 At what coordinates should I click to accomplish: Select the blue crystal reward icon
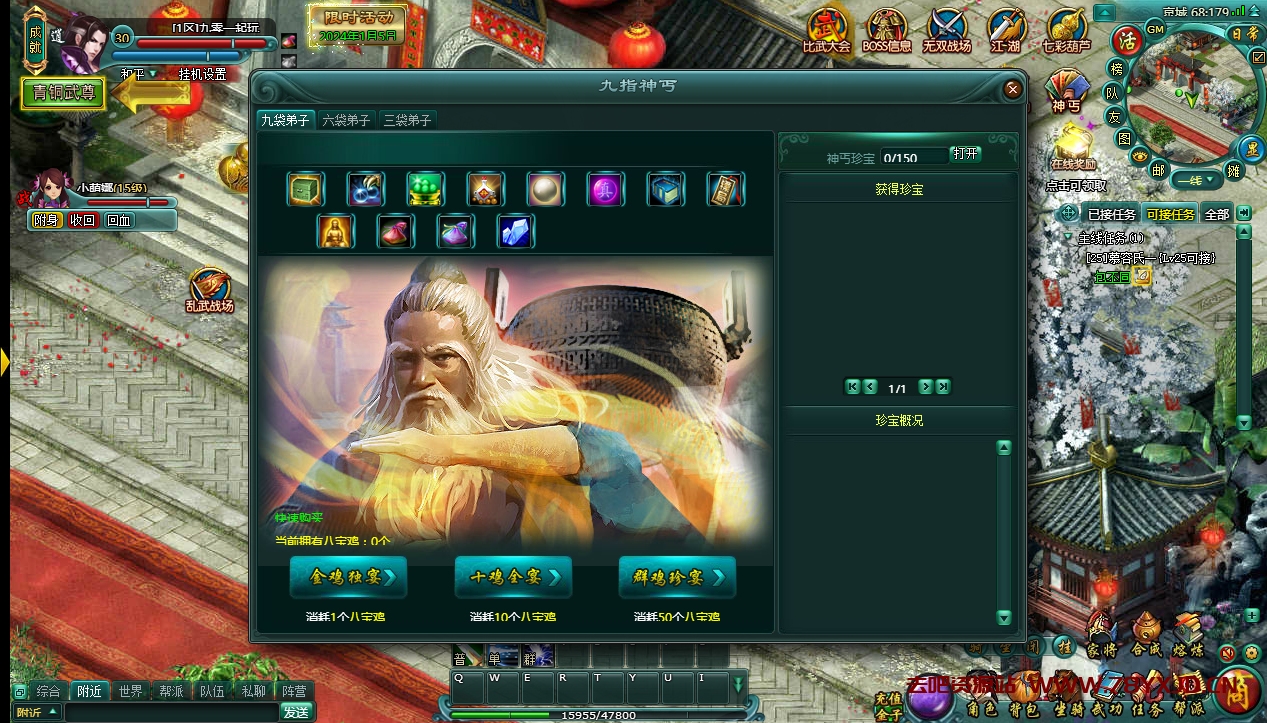coord(516,231)
